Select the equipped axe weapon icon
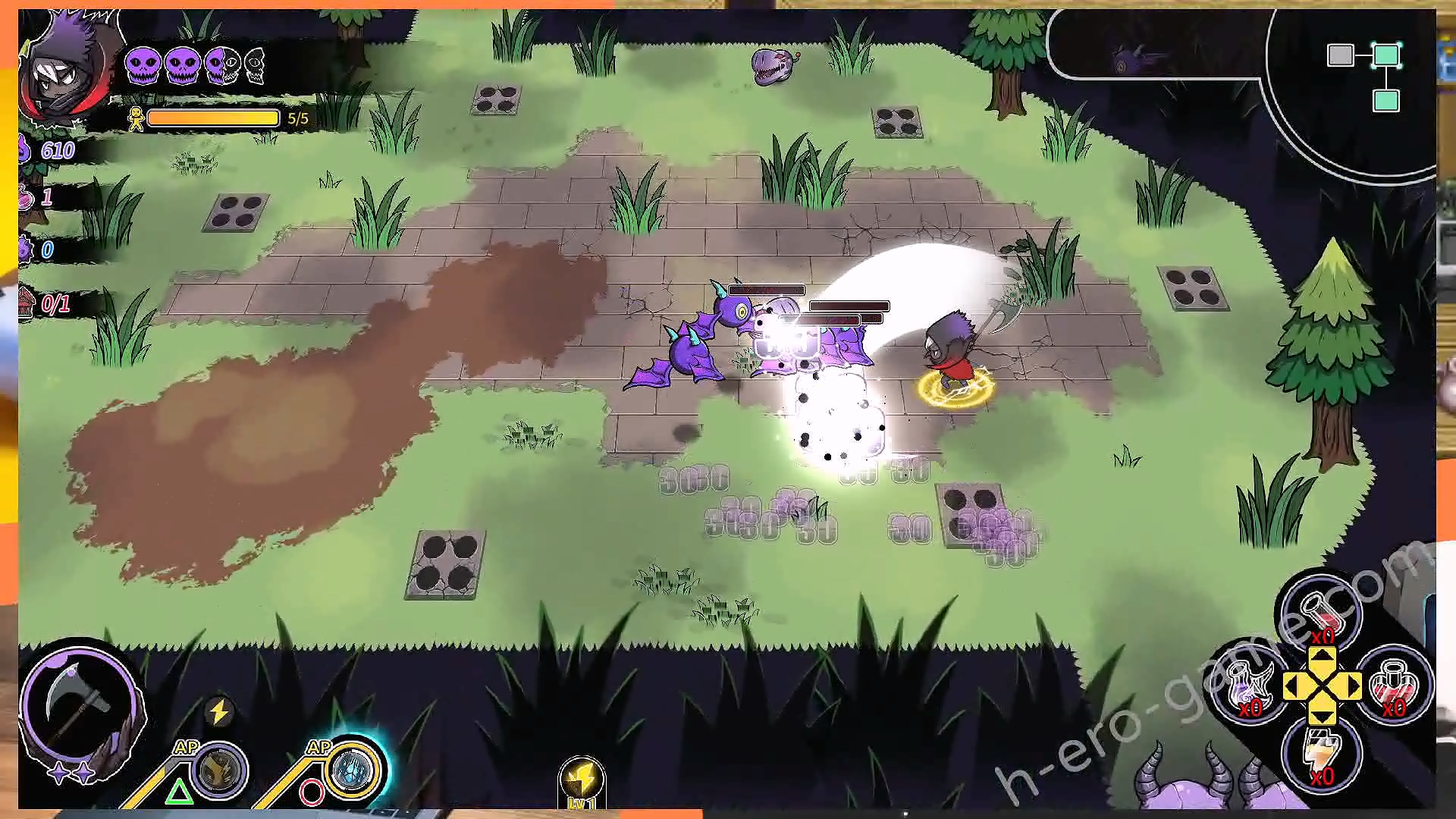Viewport: 1456px width, 819px height. pos(80,701)
